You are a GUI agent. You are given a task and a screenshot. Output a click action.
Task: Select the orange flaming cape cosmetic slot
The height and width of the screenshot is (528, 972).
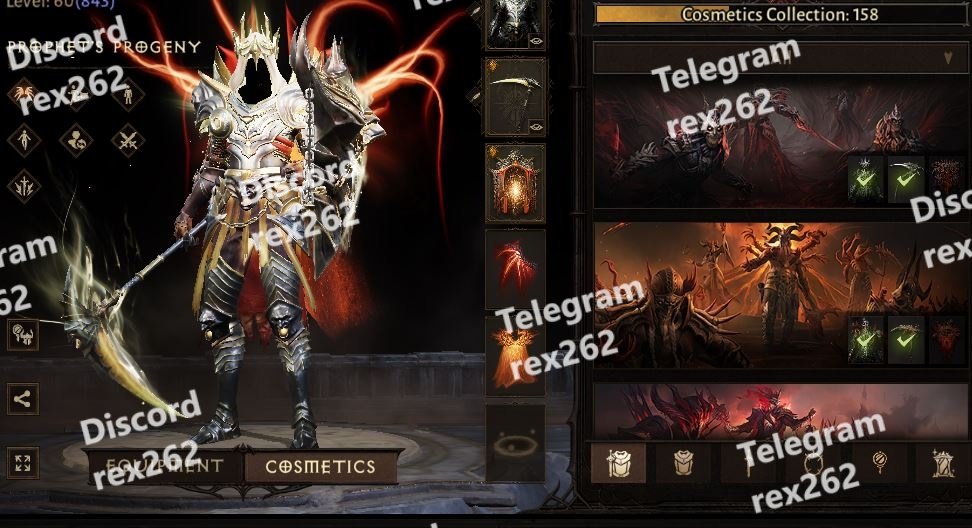(515, 354)
